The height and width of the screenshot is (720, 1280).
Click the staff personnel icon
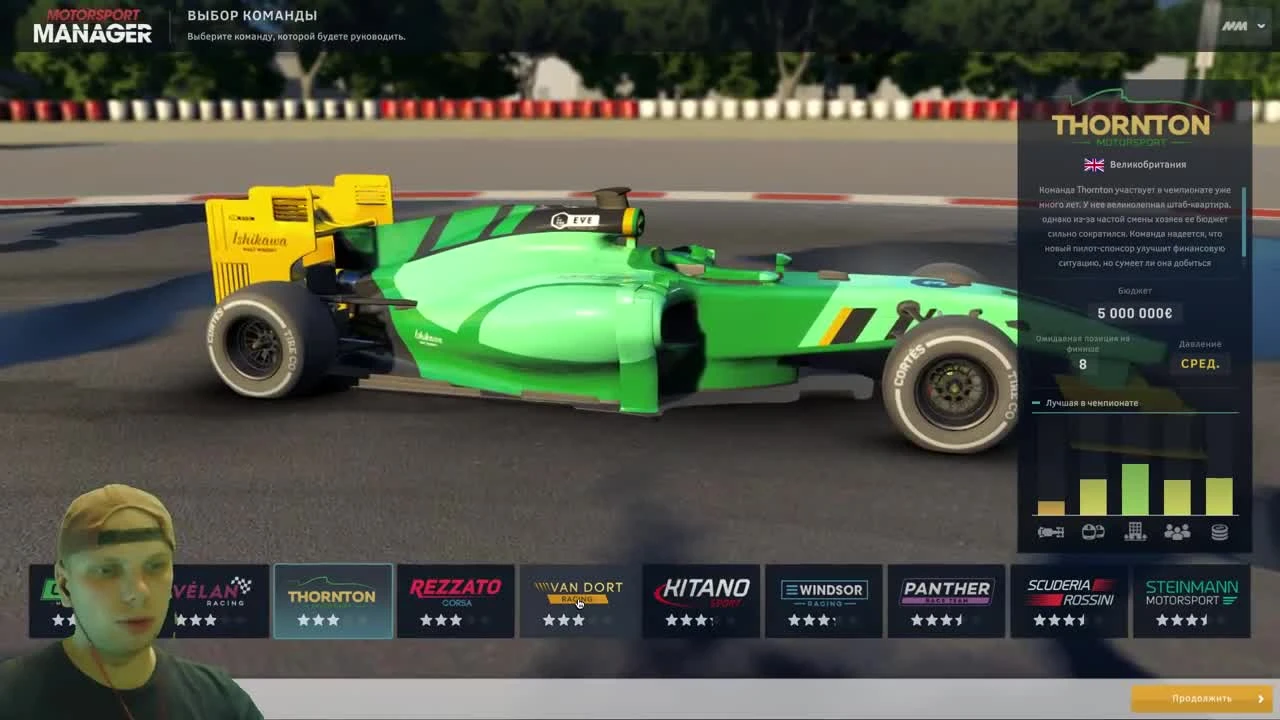coord(1177,533)
